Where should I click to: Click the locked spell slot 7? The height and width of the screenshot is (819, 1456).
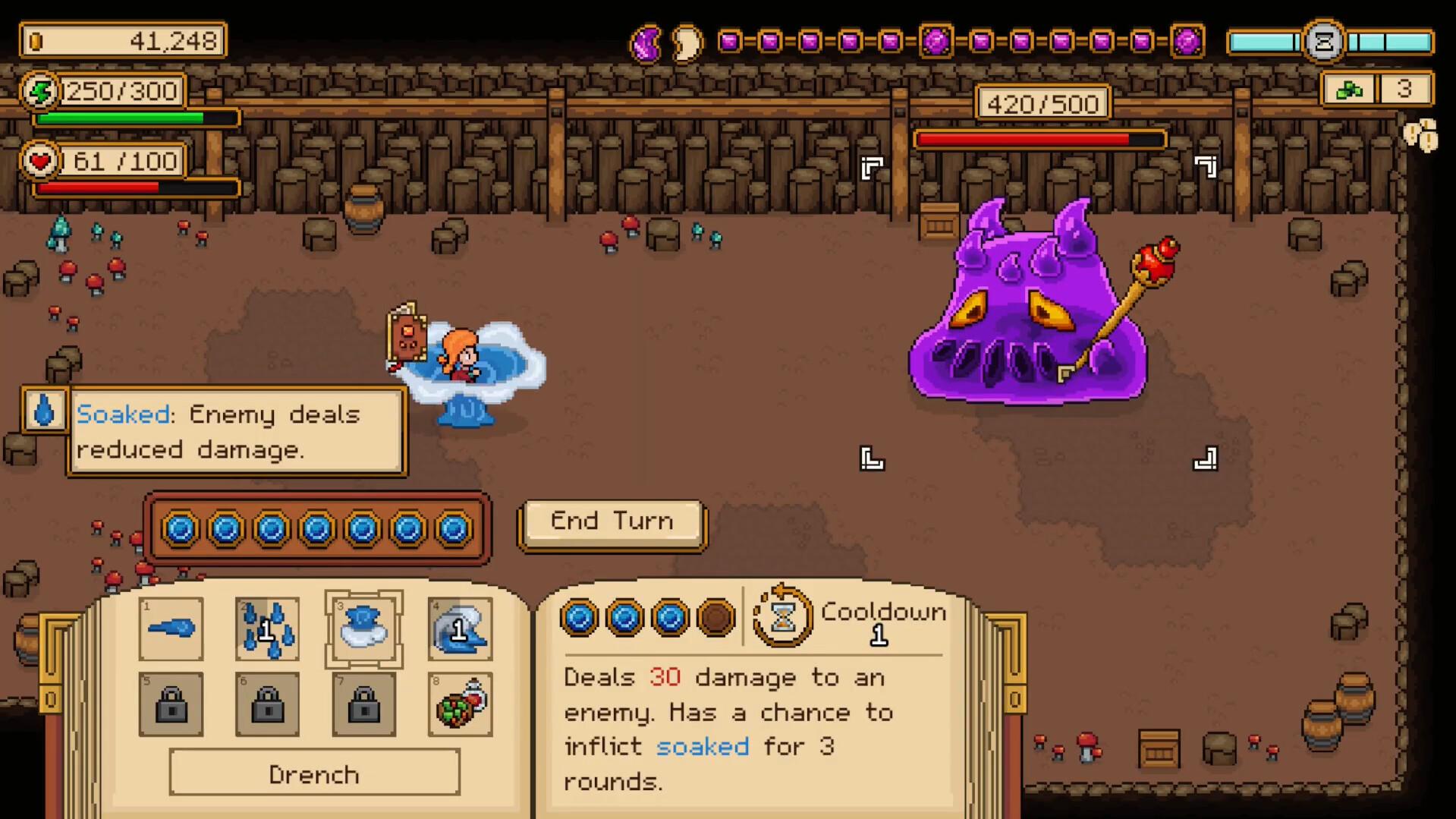pos(364,704)
